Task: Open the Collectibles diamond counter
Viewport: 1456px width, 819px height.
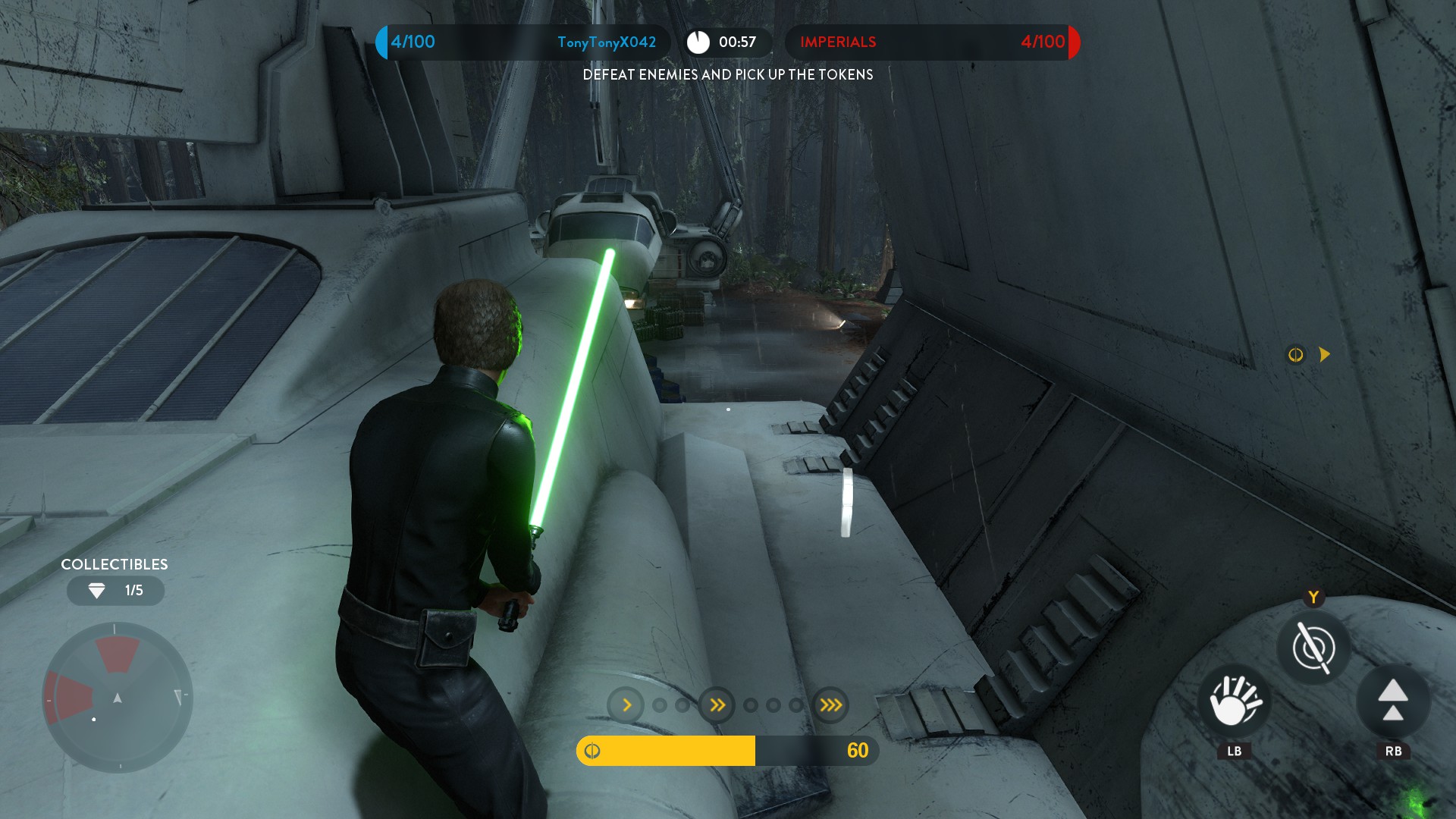Action: point(115,591)
